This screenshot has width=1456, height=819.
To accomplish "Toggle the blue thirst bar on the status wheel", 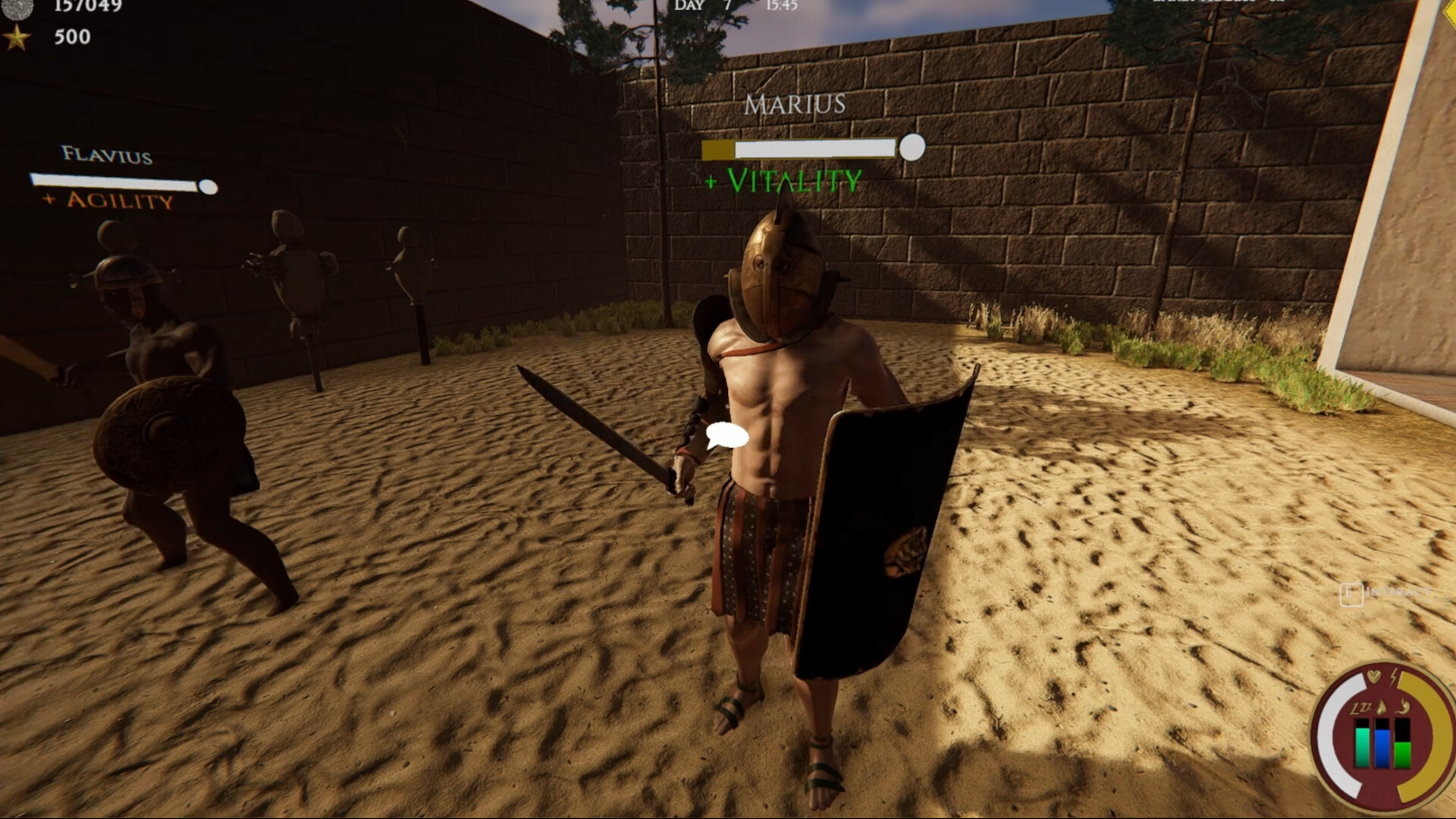I will (x=1382, y=747).
